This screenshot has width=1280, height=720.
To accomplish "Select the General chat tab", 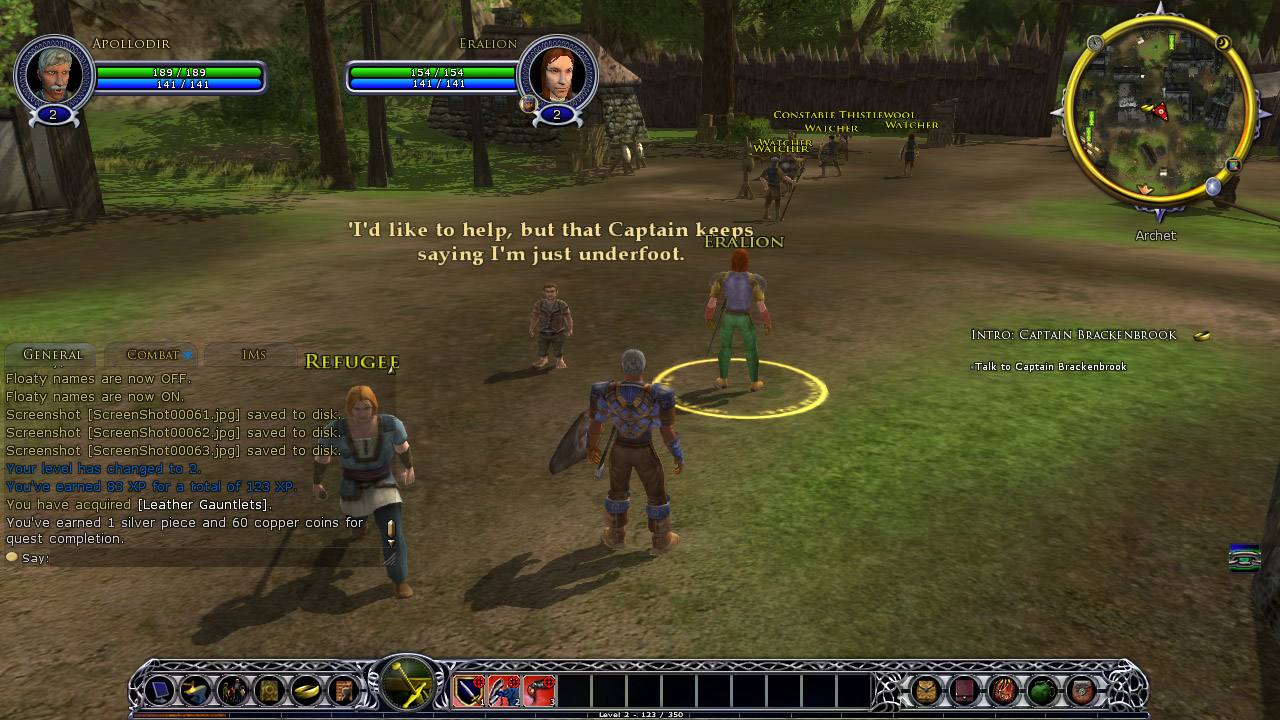I will click(52, 355).
